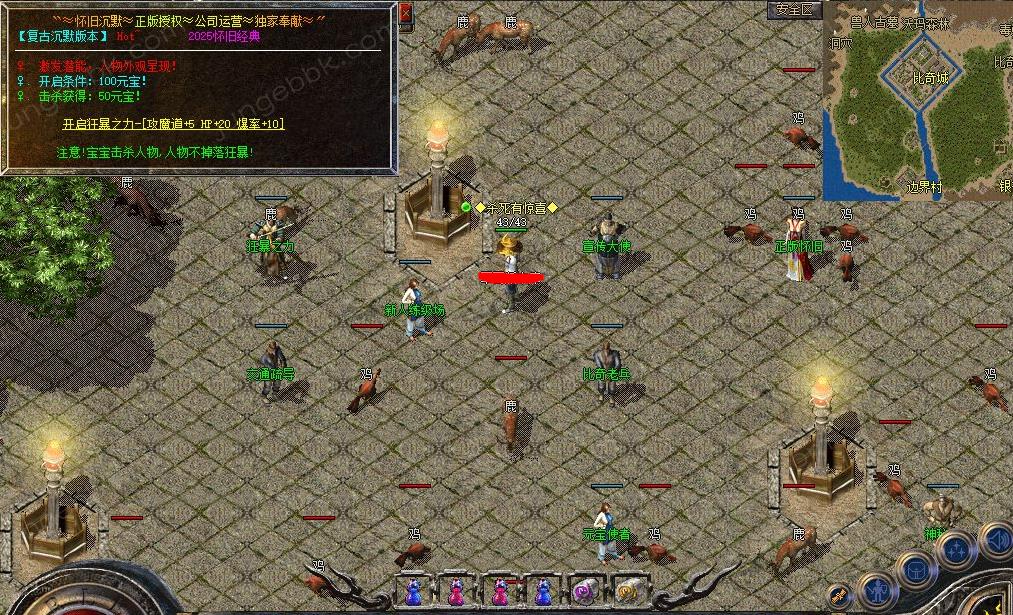The height and width of the screenshot is (615, 1013).
Task: Use the gold-sealed scroll in the hotbar
Action: click(x=628, y=590)
